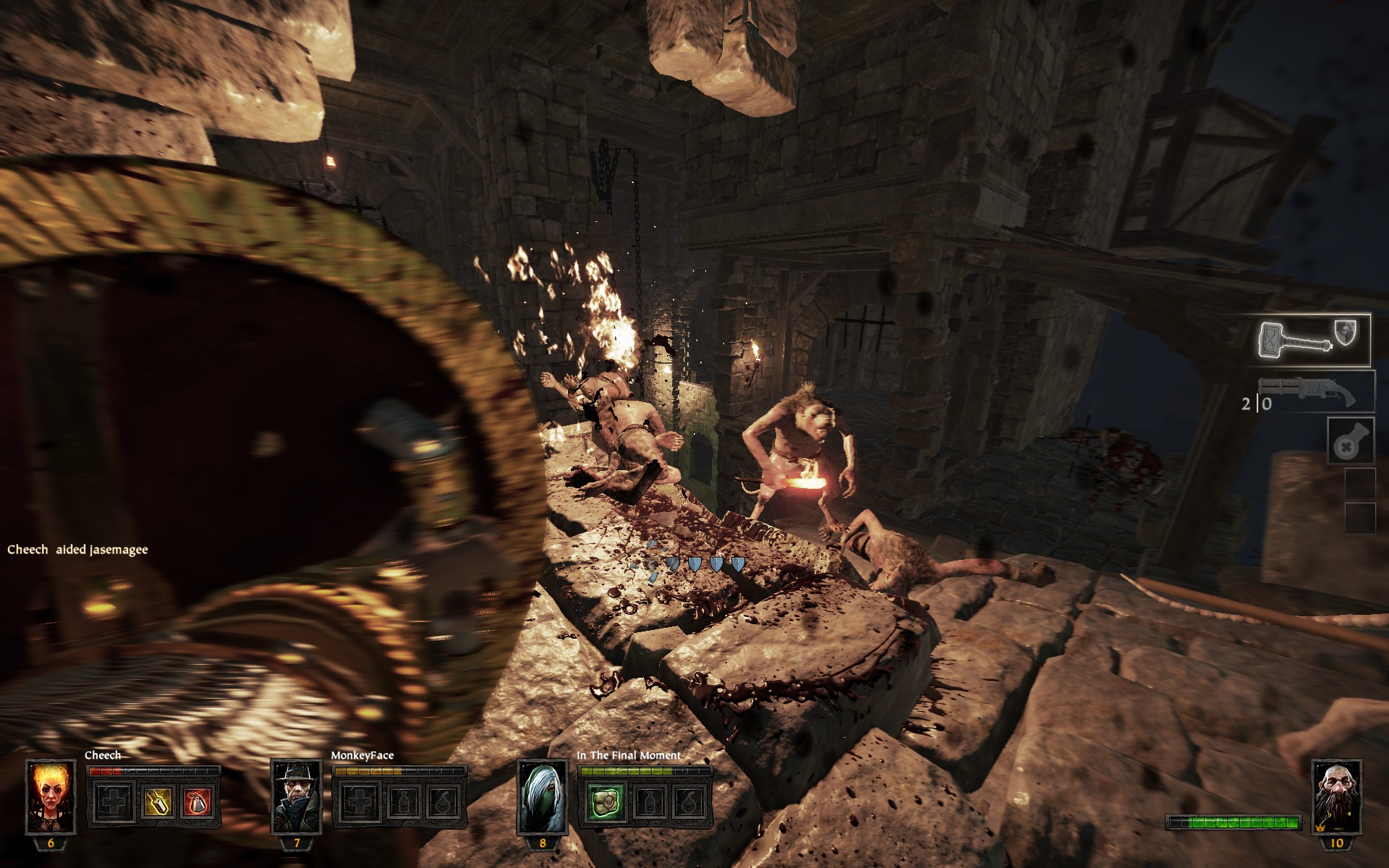Click Cheech's flame-haired wizard portrait
1389x868 pixels.
click(x=51, y=796)
